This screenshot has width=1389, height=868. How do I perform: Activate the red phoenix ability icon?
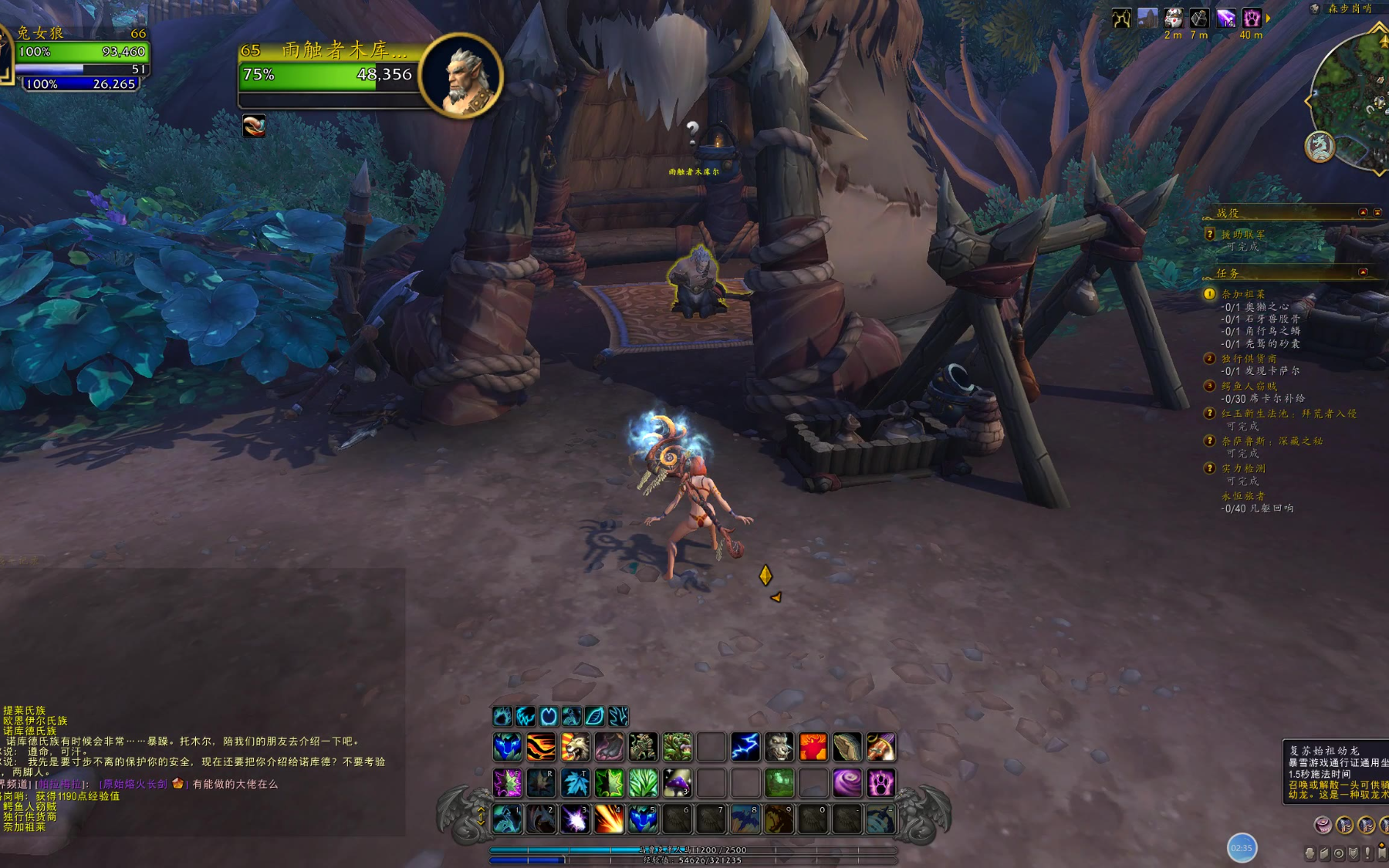pos(813,747)
